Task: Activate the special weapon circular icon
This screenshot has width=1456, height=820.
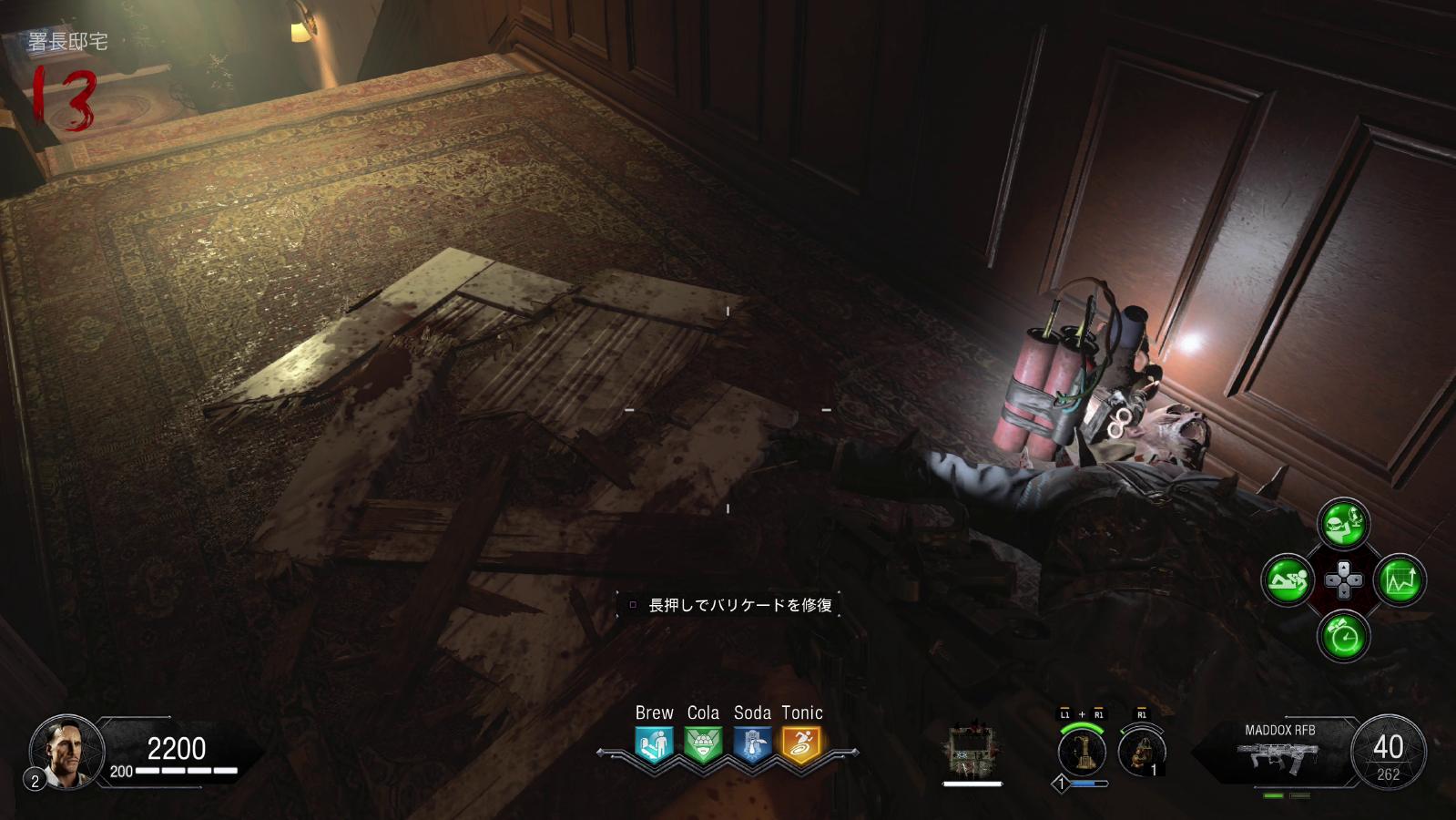Action: [1083, 752]
